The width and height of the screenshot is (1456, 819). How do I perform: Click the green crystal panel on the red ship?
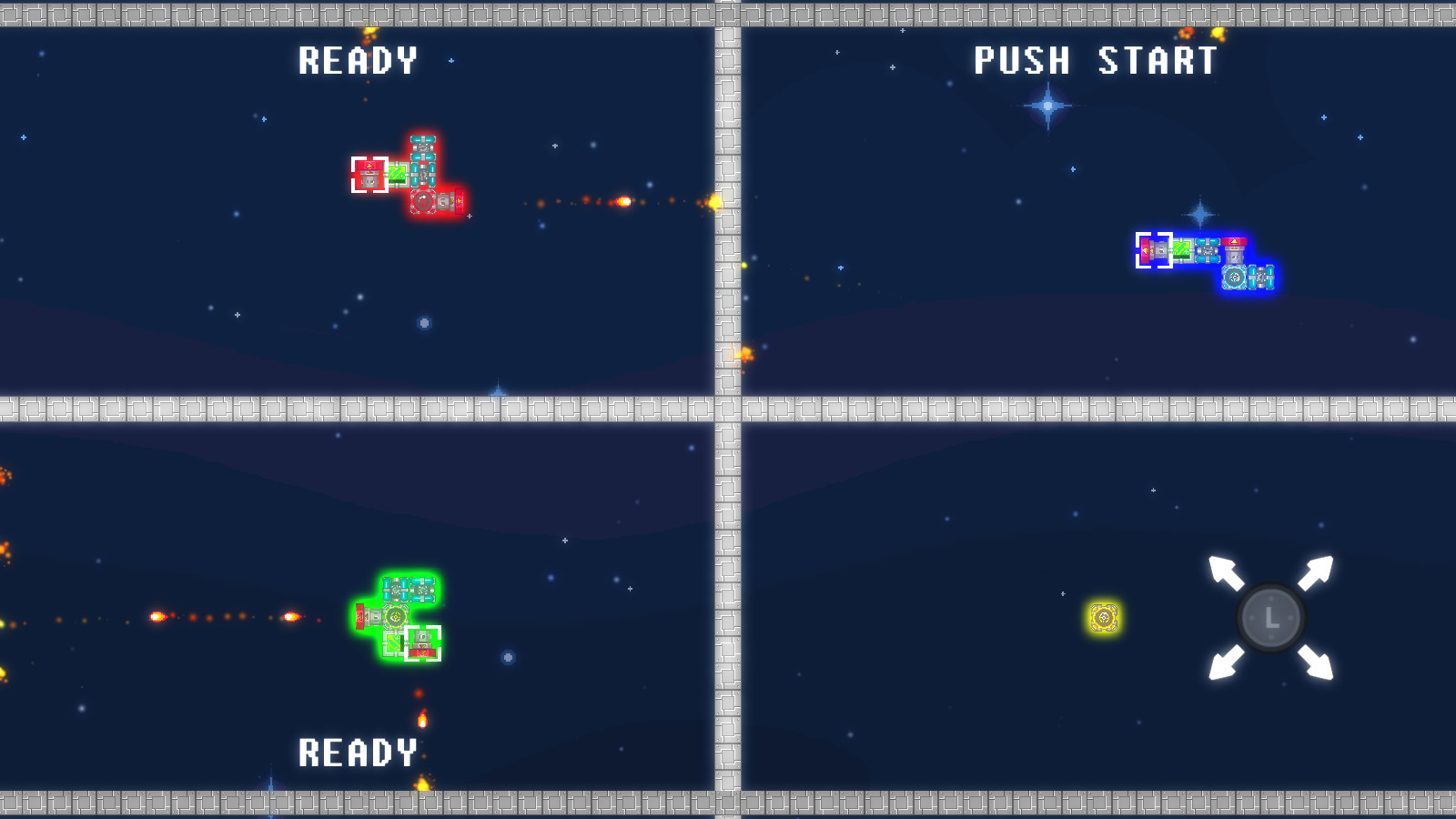(397, 174)
